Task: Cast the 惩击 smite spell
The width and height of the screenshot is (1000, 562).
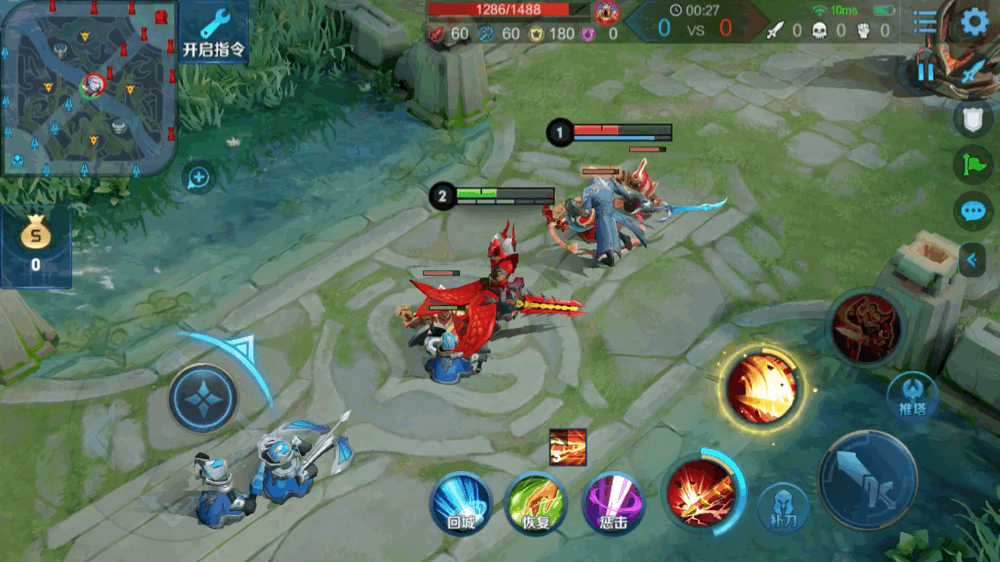Action: tap(612, 503)
